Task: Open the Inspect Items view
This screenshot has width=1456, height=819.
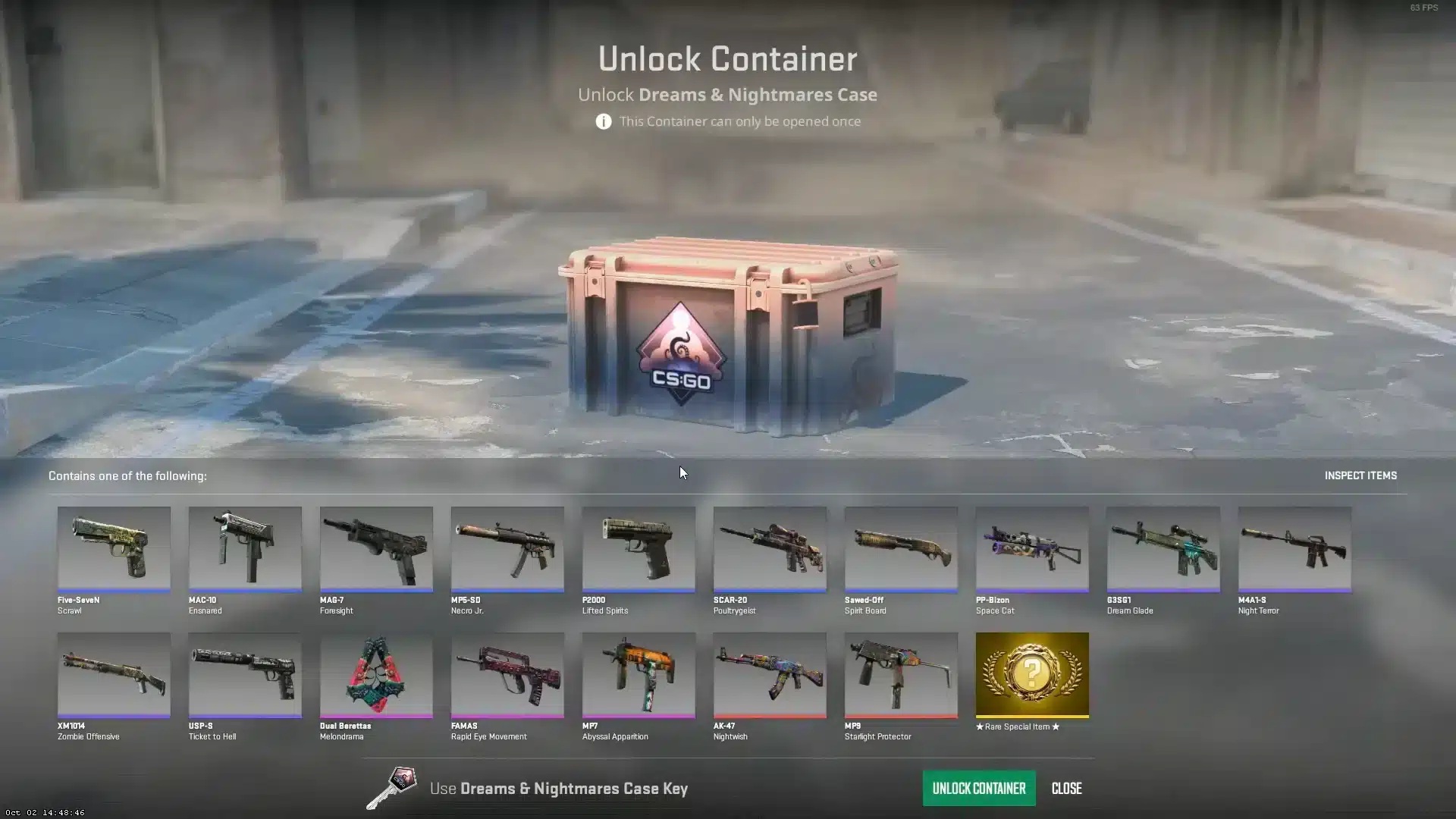Action: pyautogui.click(x=1360, y=475)
